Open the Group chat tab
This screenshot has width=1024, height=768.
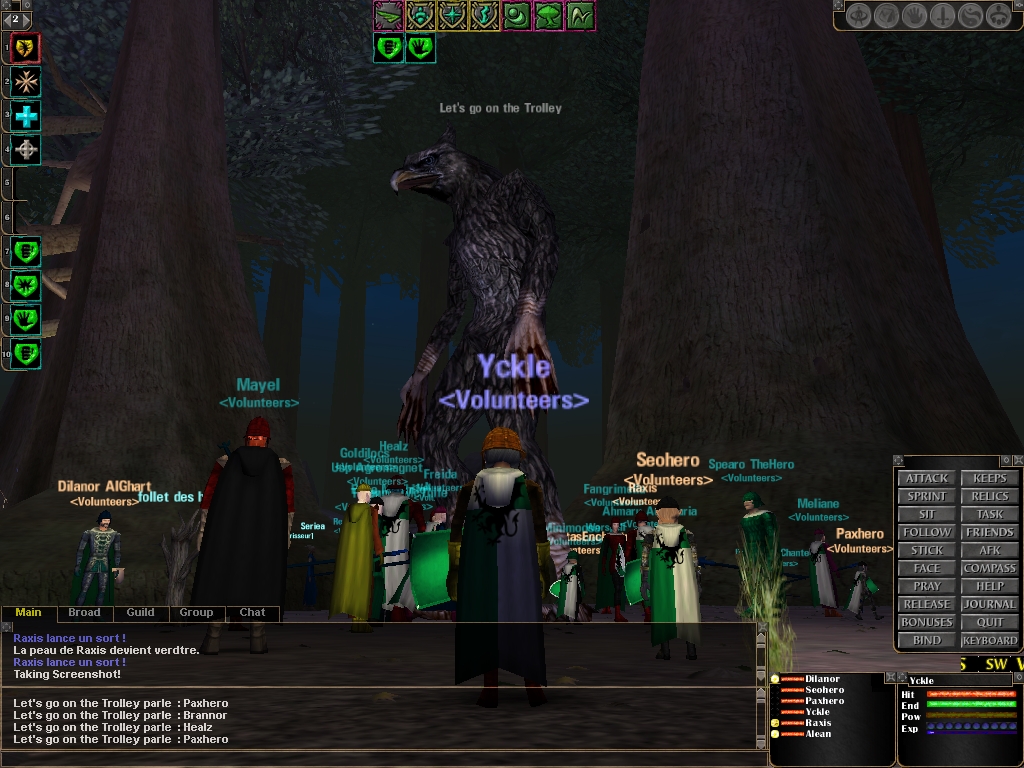coord(196,612)
